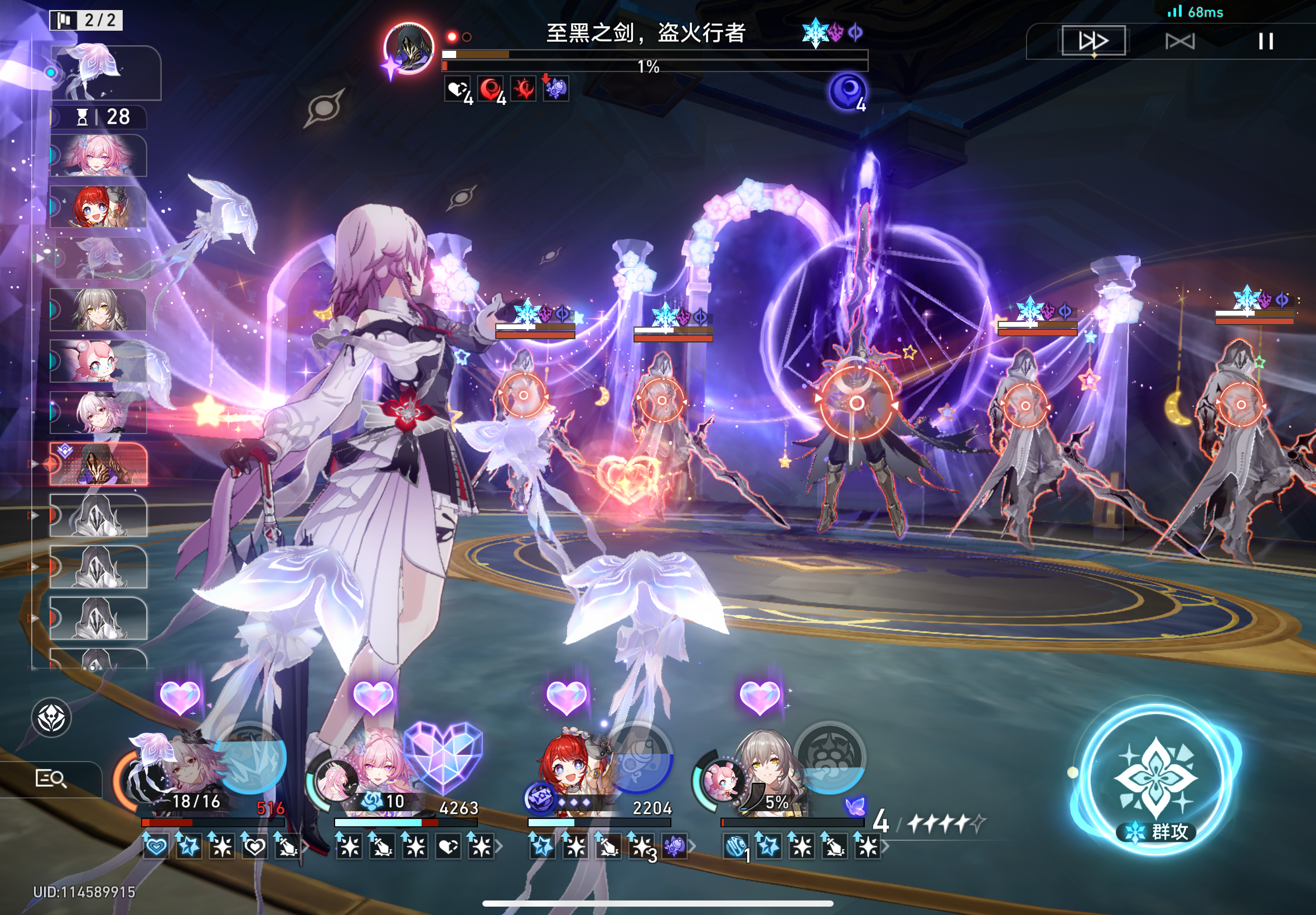Pause the battle

point(1266,41)
